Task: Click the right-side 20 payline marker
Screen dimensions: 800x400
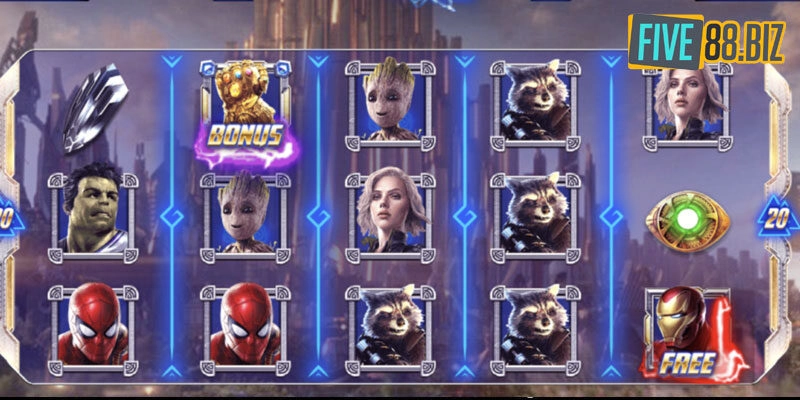Action: pos(780,215)
